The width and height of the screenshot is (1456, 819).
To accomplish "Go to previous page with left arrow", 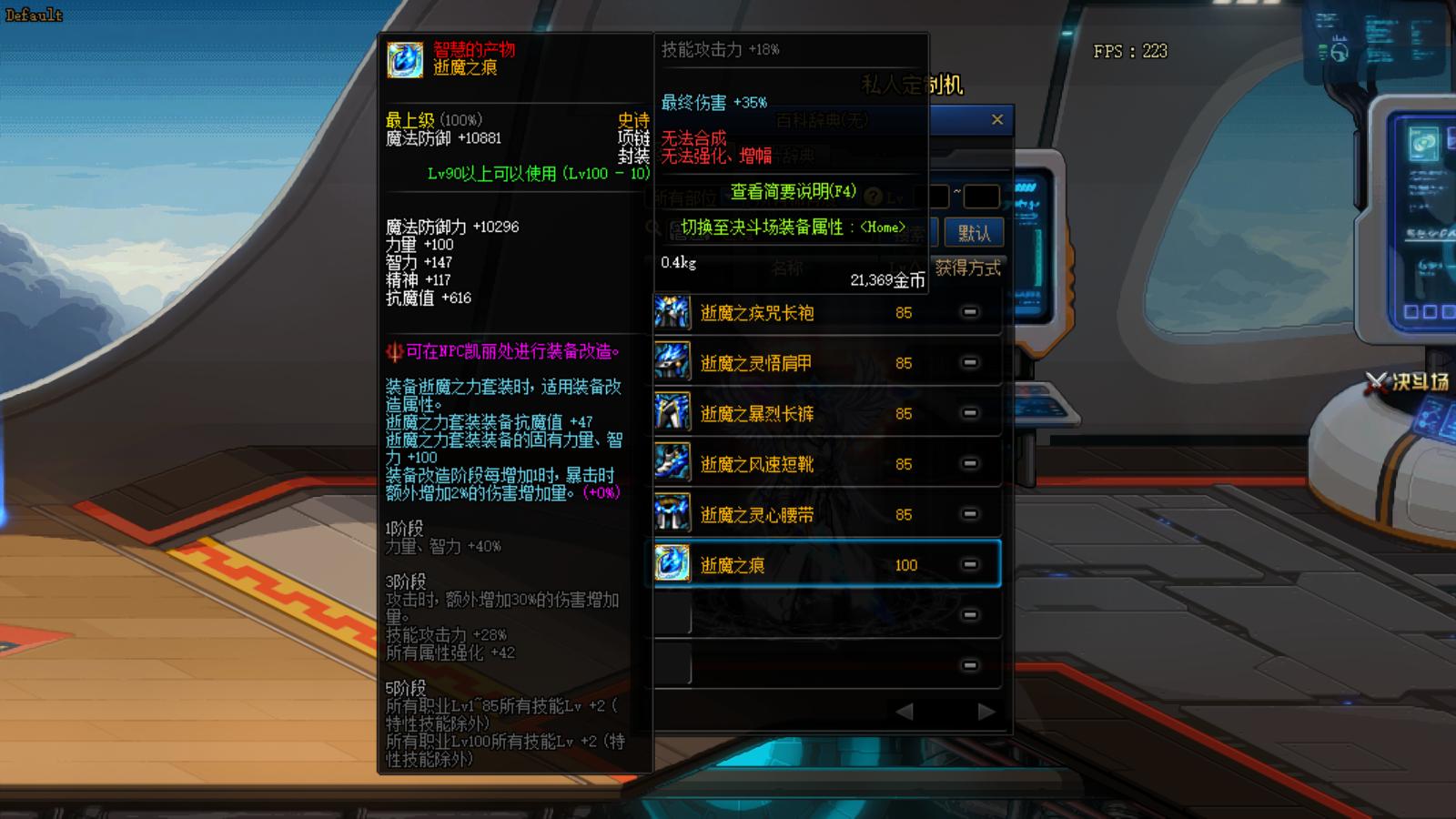I will click(905, 711).
